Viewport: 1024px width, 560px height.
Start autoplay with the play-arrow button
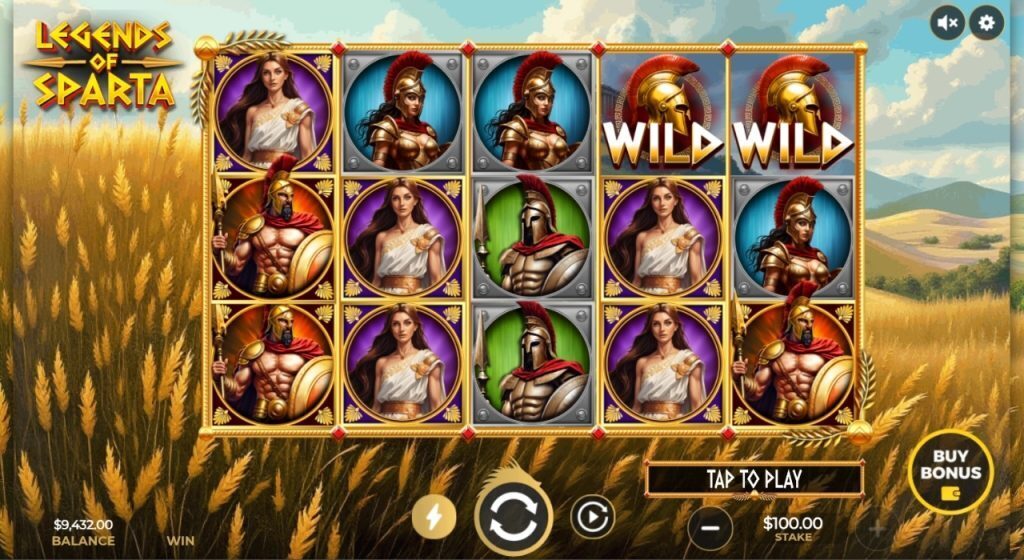[592, 516]
